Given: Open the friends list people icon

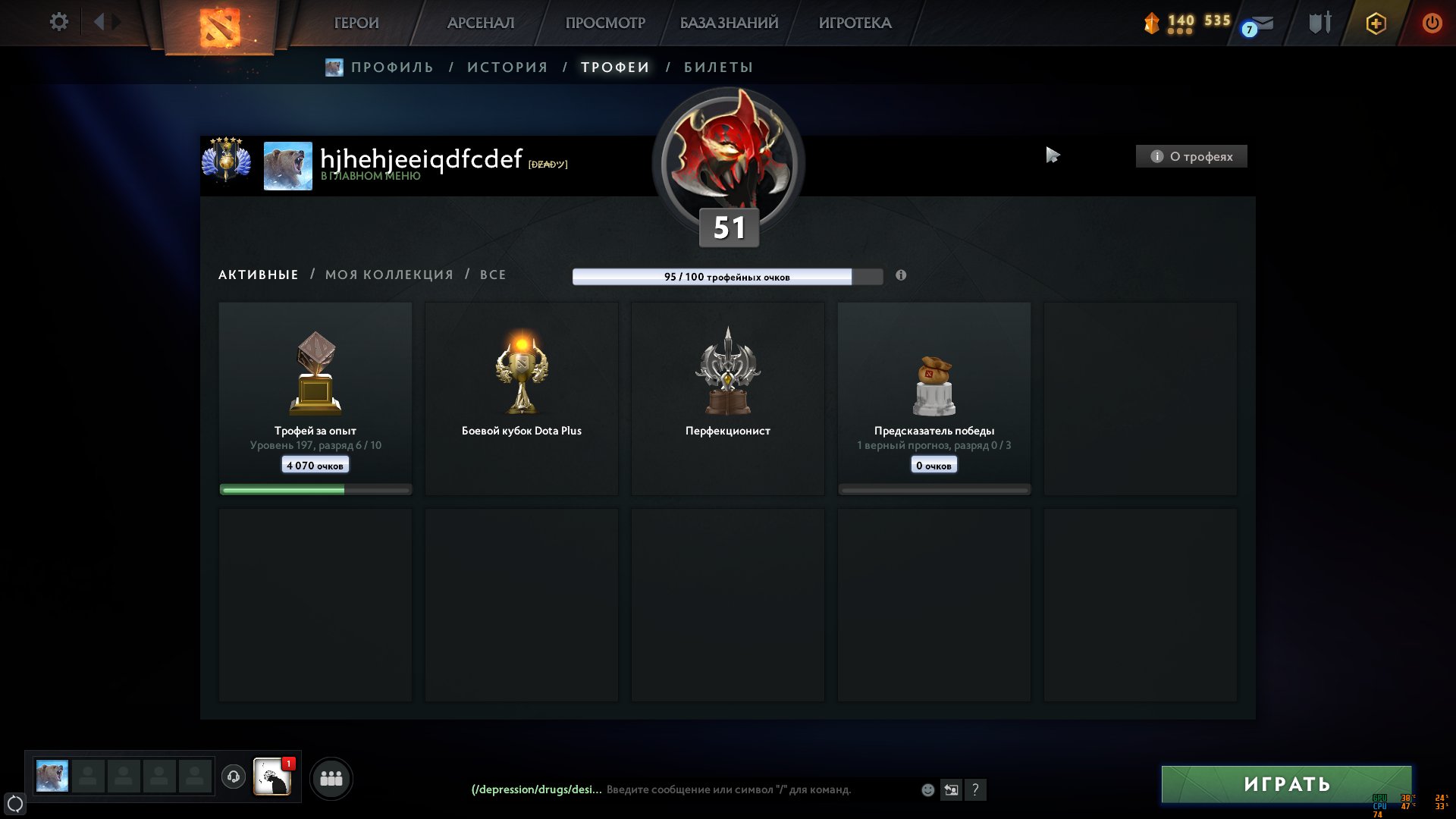Looking at the screenshot, I should click(331, 777).
